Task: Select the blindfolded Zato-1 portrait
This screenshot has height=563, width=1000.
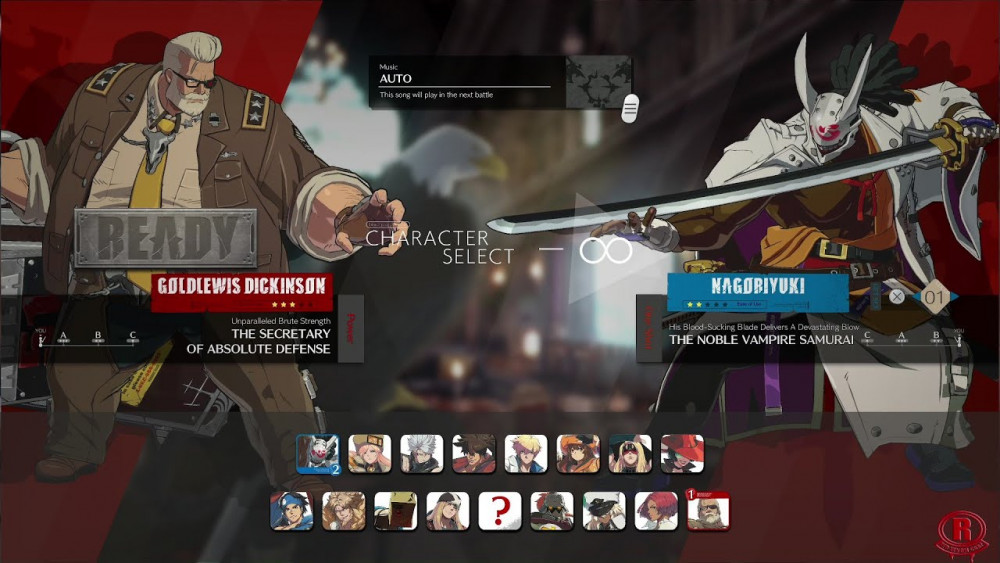Action: (x=630, y=453)
